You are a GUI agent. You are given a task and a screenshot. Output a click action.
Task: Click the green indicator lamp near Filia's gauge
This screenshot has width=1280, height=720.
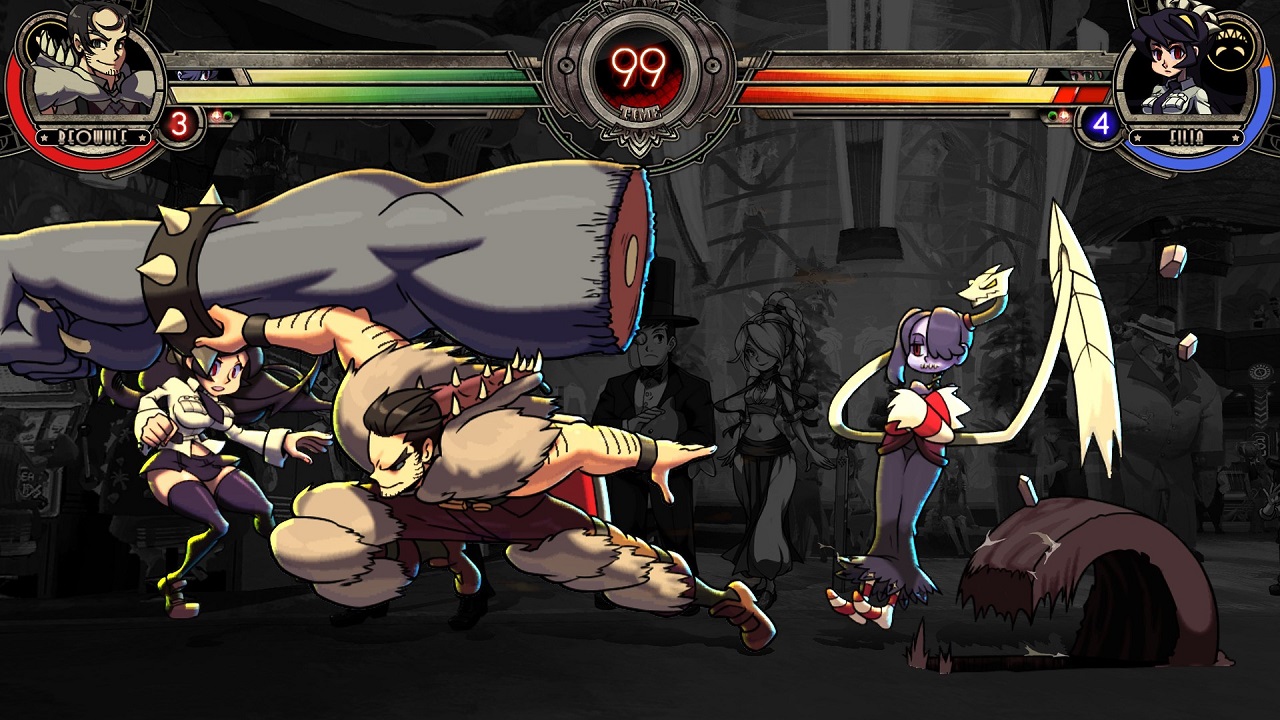point(1052,115)
